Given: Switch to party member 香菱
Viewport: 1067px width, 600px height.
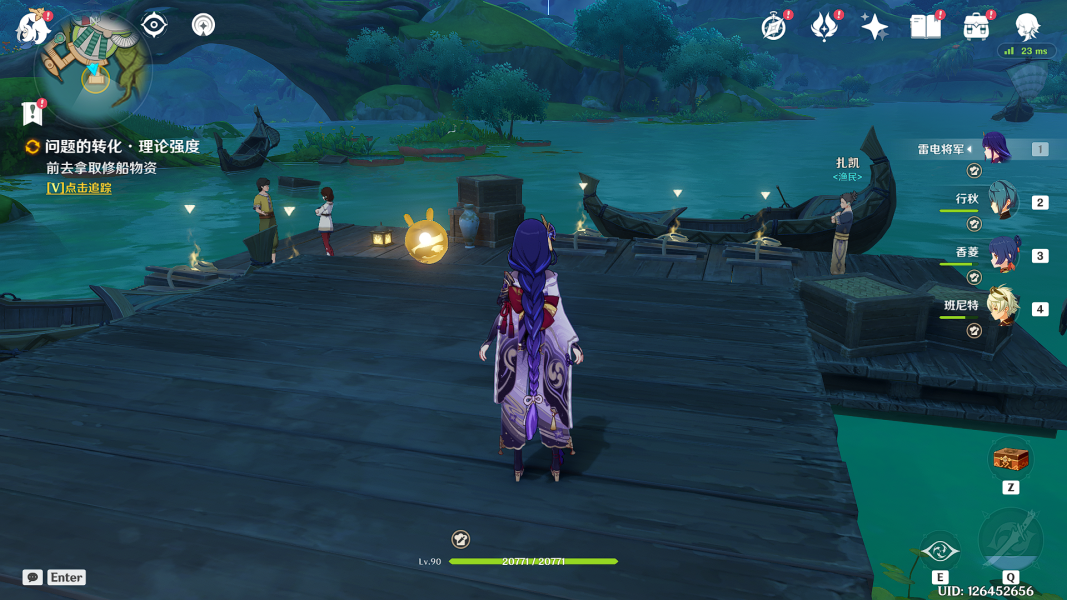Looking at the screenshot, I should (1003, 255).
